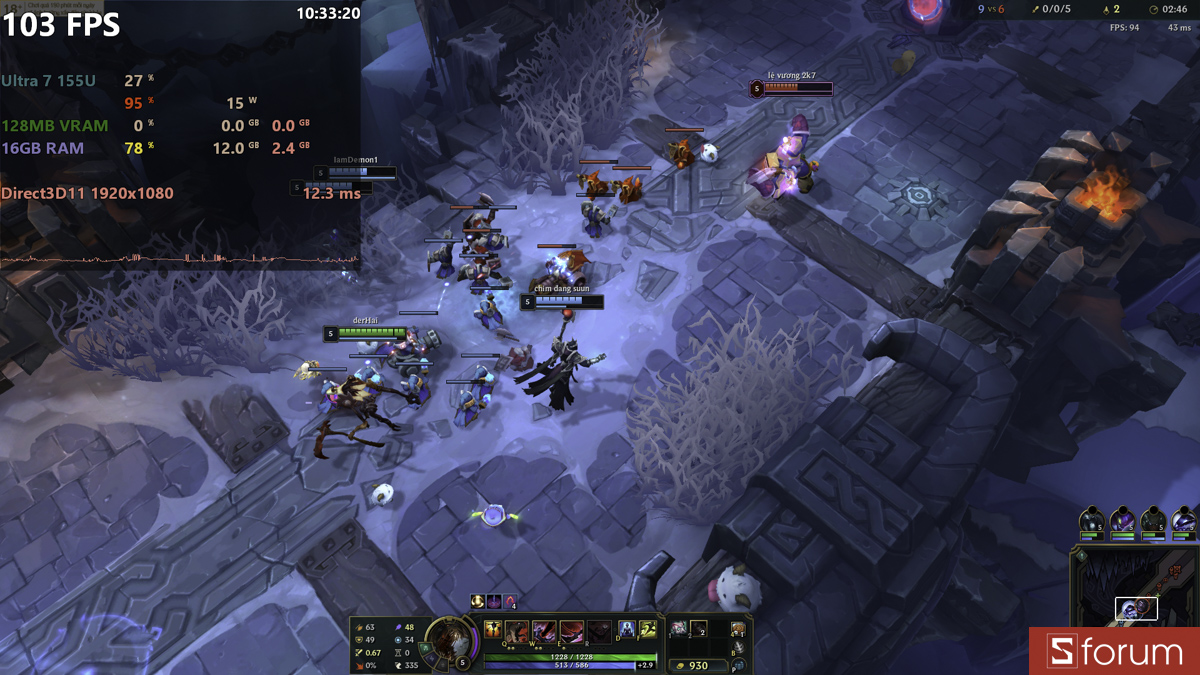Image resolution: width=1200 pixels, height=675 pixels.
Task: Open the Sforum logo watermark
Action: tap(1115, 652)
